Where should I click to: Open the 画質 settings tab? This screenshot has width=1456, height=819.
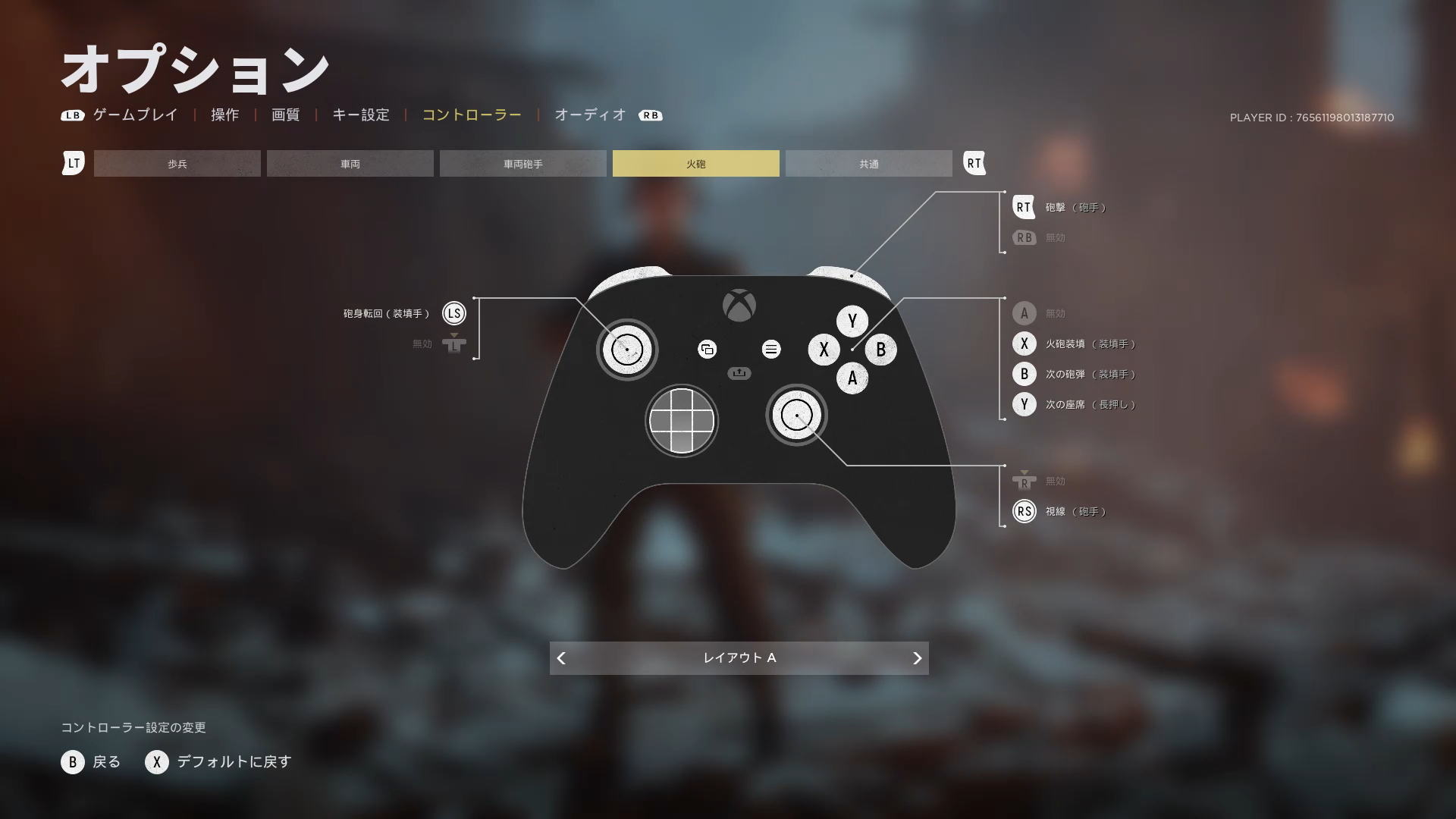(285, 115)
